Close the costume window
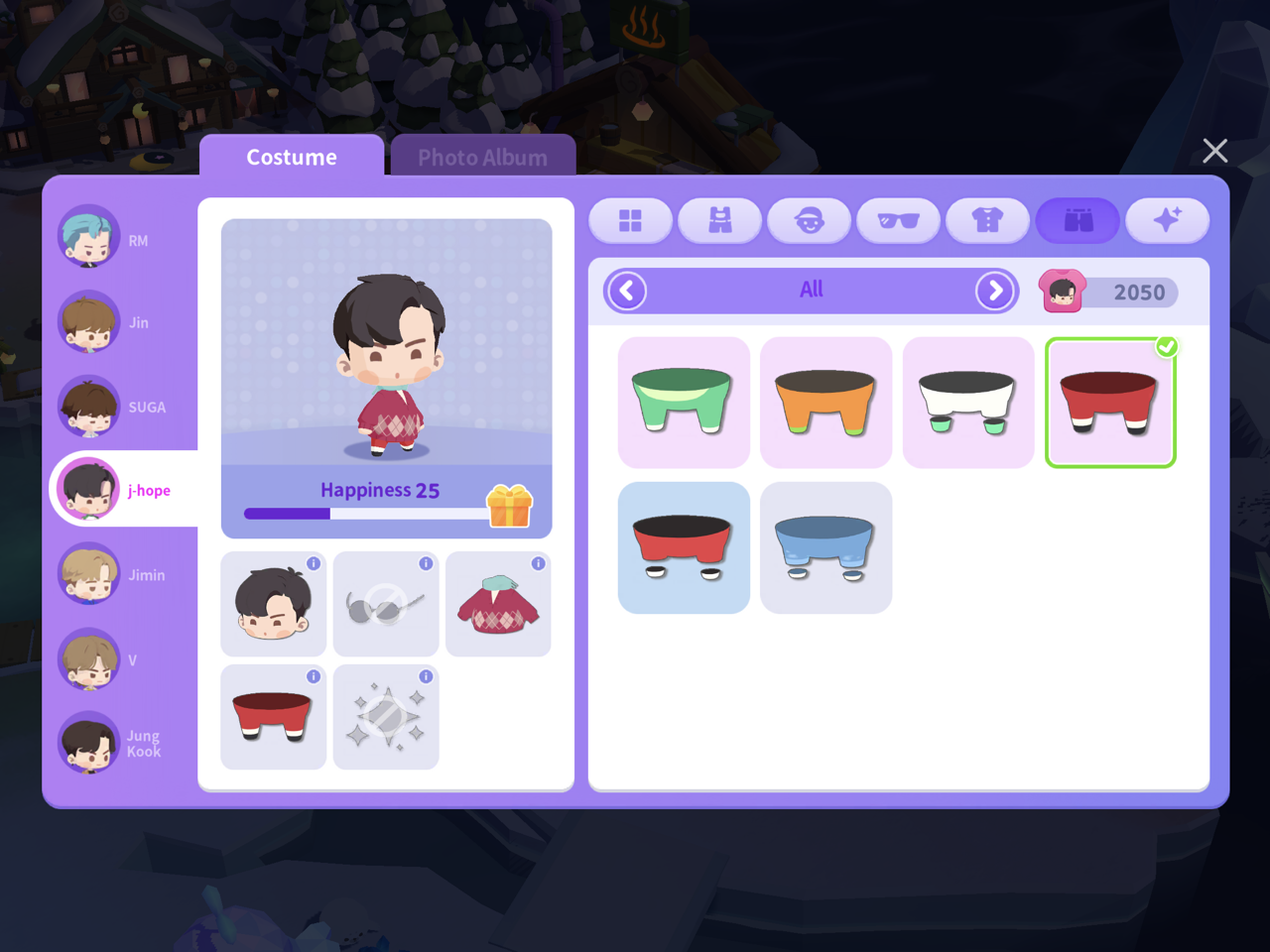 pyautogui.click(x=1214, y=151)
